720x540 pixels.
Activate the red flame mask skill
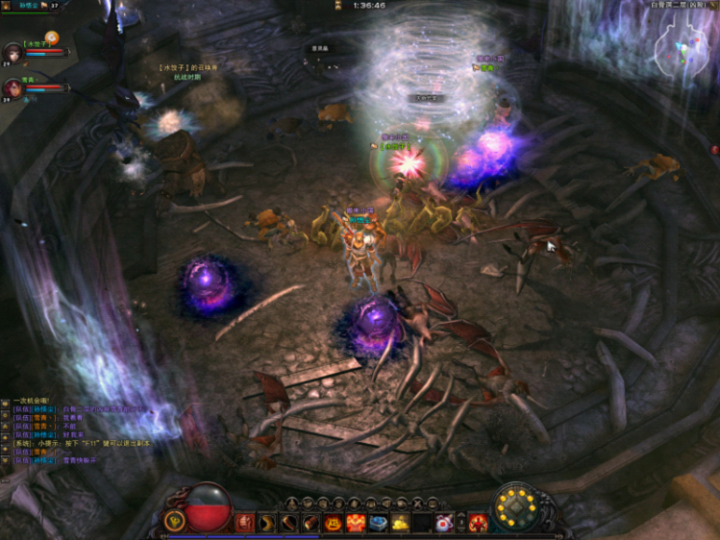click(x=355, y=522)
